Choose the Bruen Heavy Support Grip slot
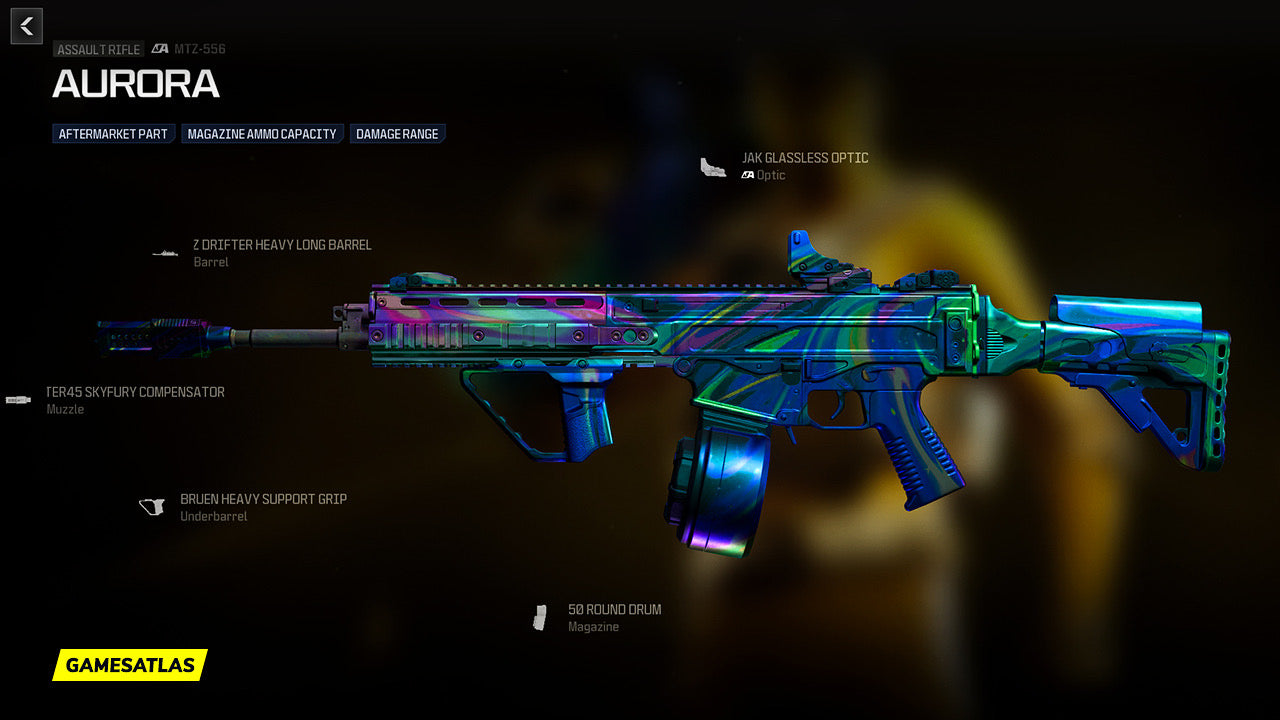Screen dimensions: 1280x720 263,499
